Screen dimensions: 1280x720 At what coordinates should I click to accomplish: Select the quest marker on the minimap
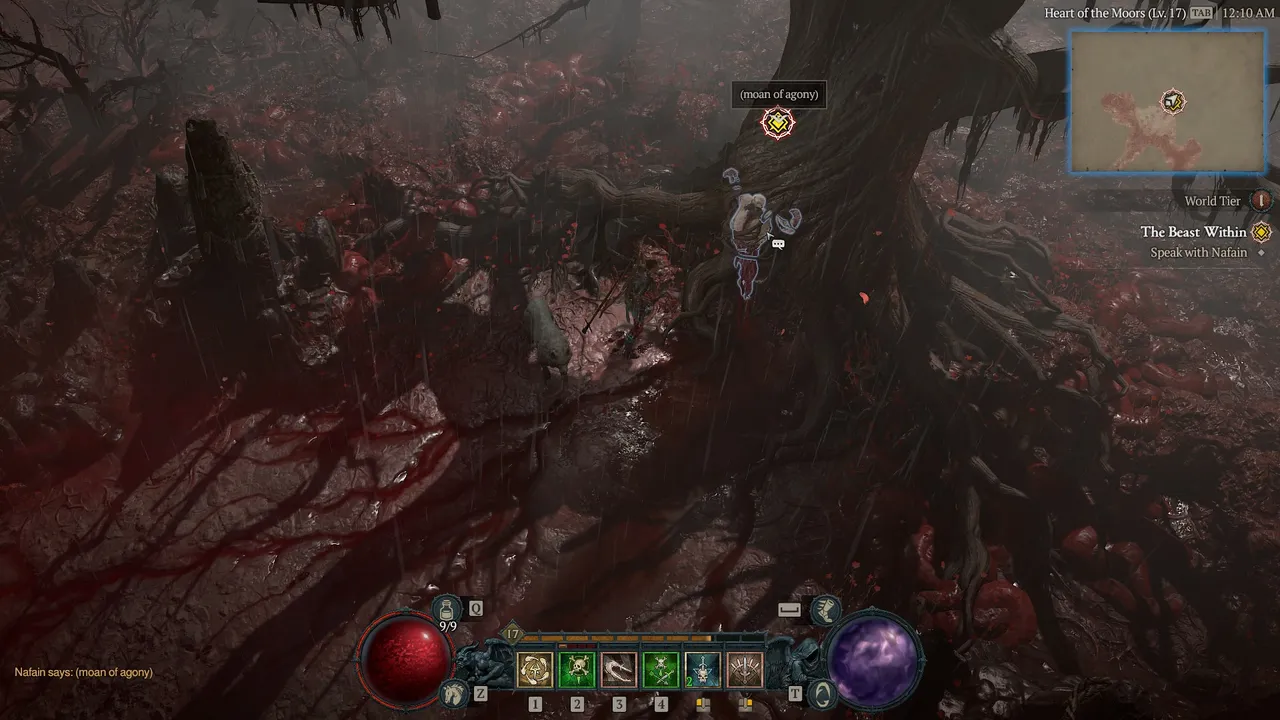coord(1173,102)
